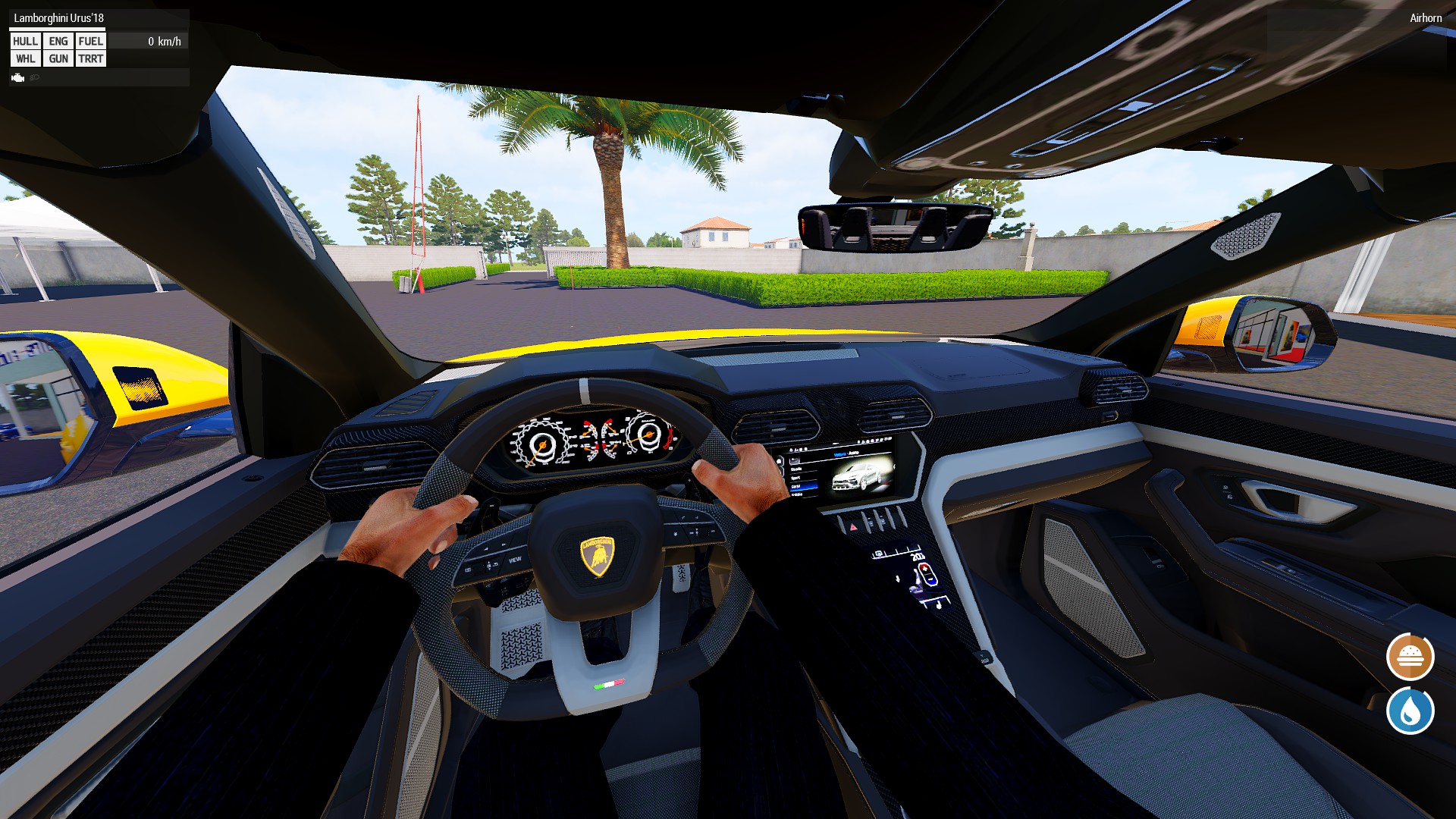
Task: Click the GUN status indicator
Action: tap(58, 58)
